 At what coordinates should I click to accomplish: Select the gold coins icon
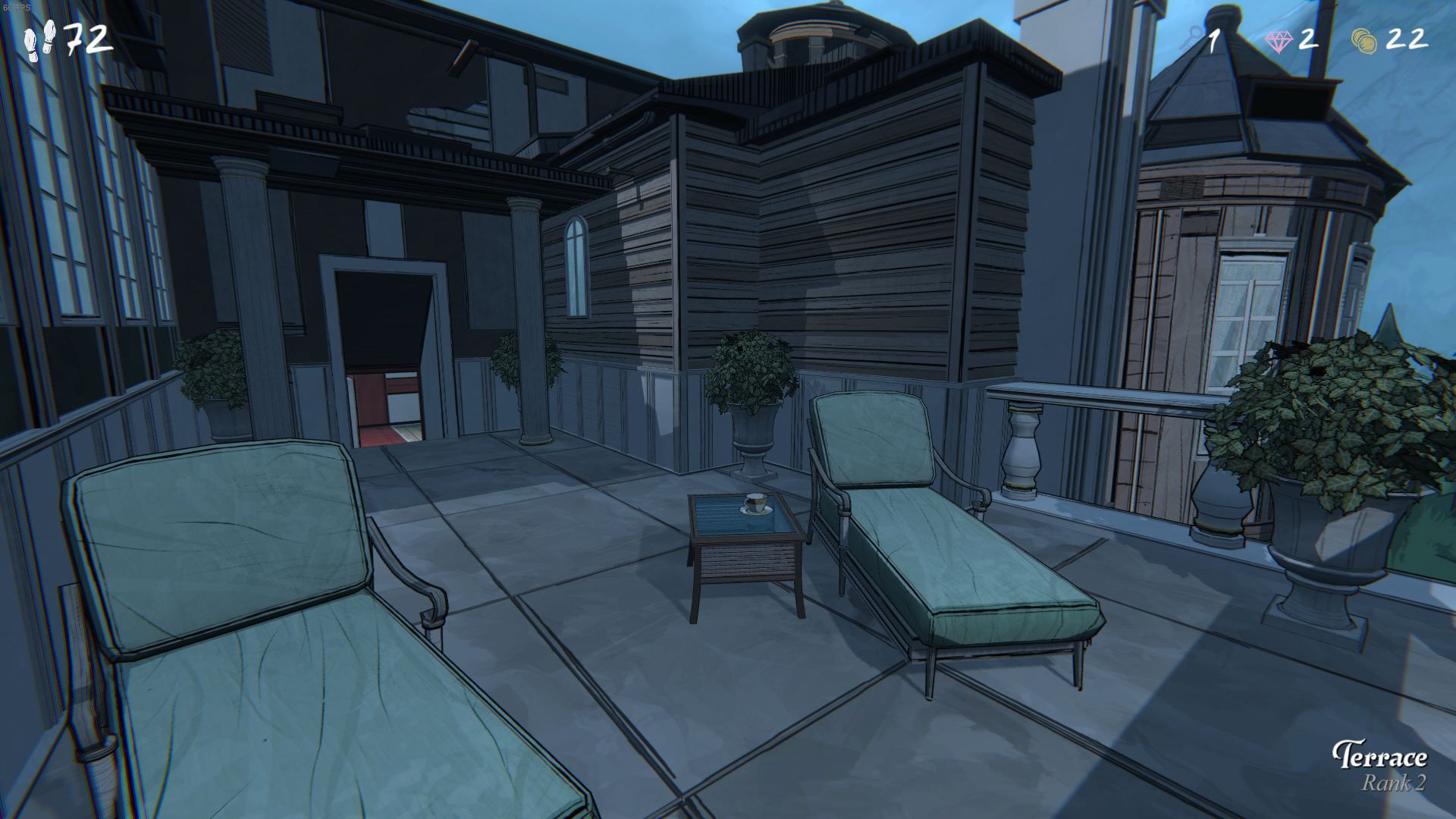1365,40
